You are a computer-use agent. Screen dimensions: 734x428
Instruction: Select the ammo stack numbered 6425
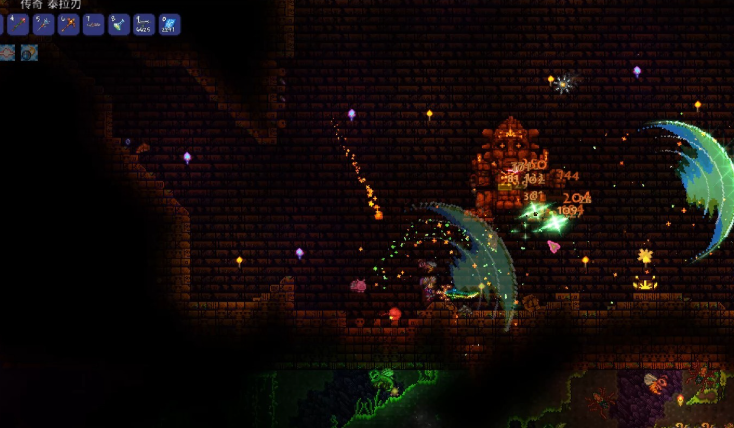pyautogui.click(x=144, y=24)
